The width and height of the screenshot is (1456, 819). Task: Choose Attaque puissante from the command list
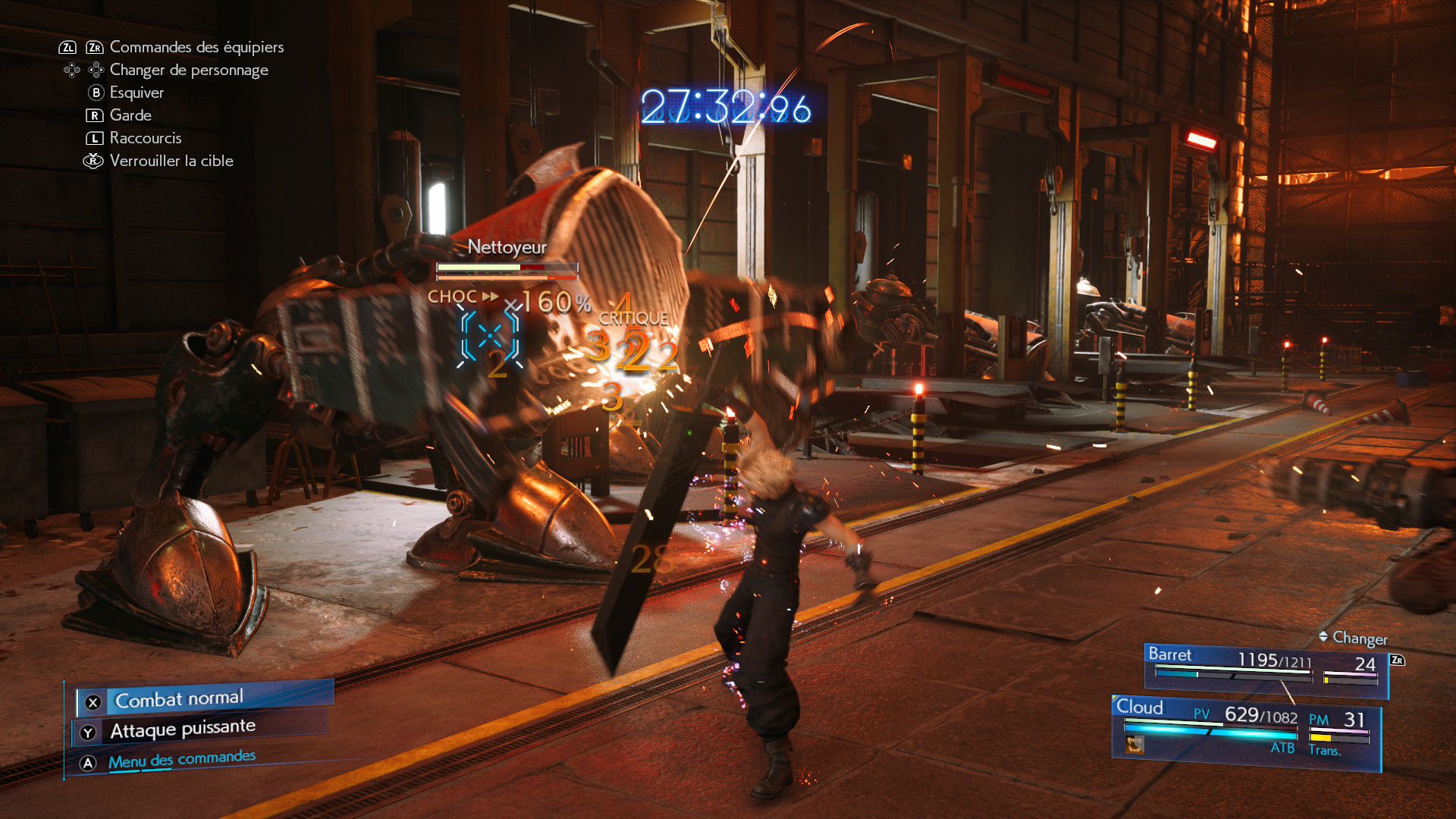pos(182,730)
